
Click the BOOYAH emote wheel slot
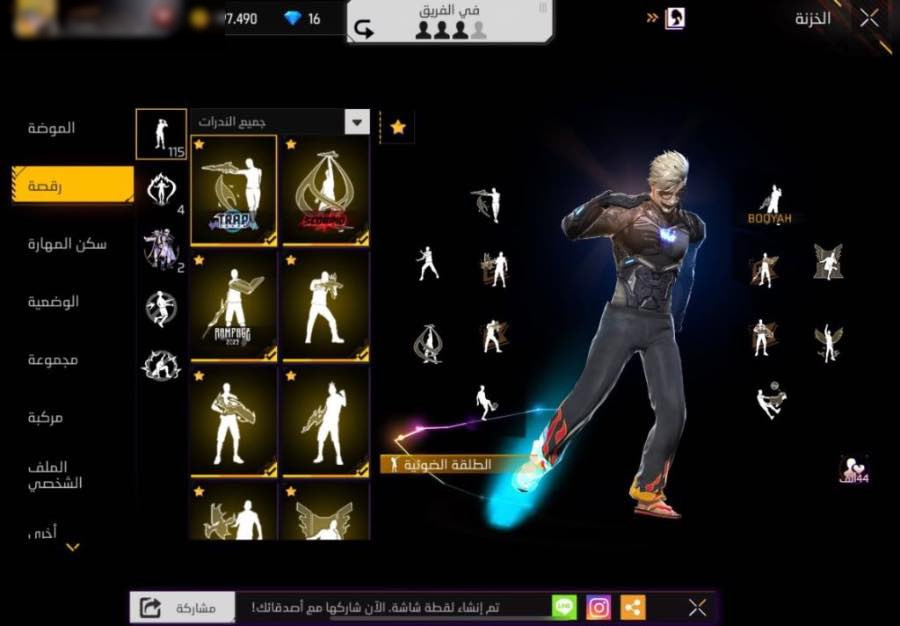click(x=771, y=204)
